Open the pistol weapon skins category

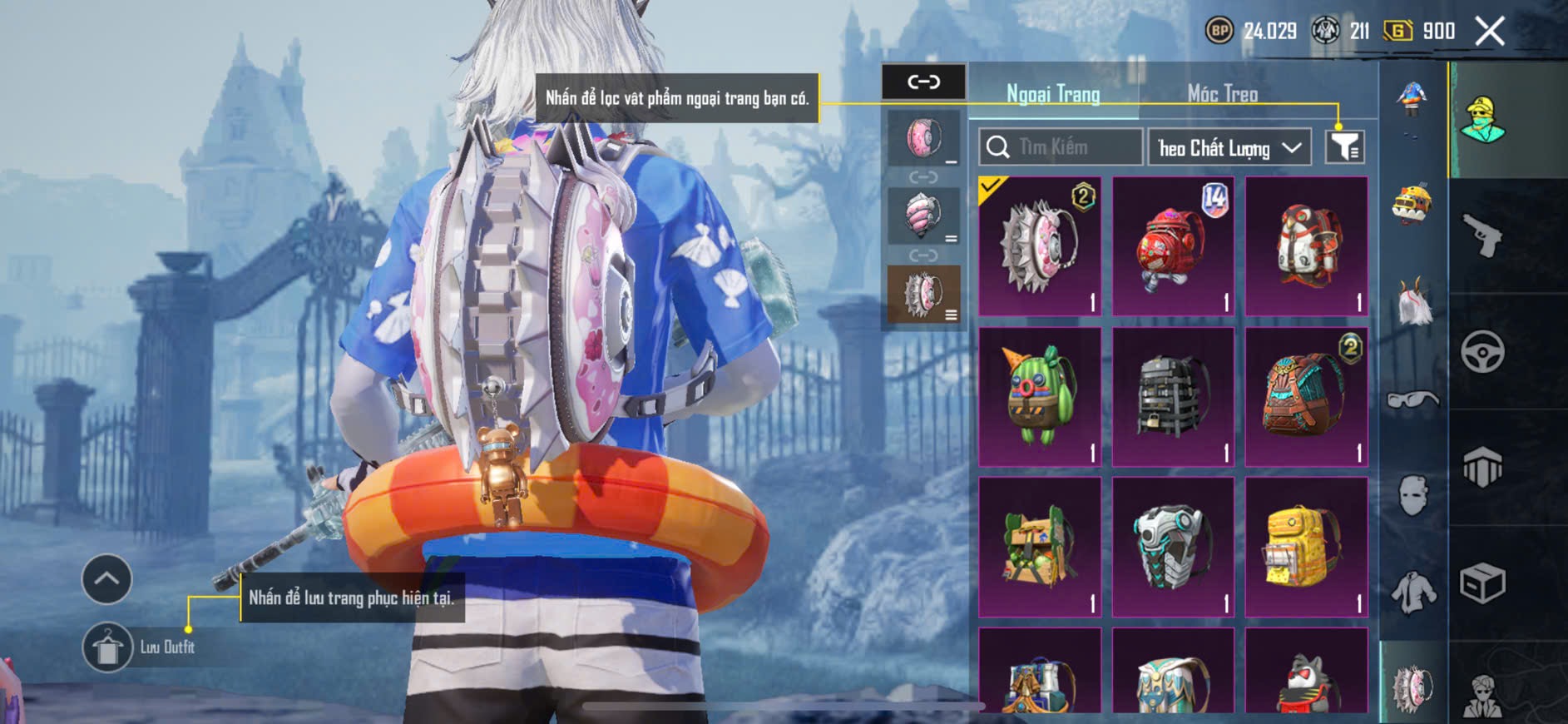coord(1483,236)
